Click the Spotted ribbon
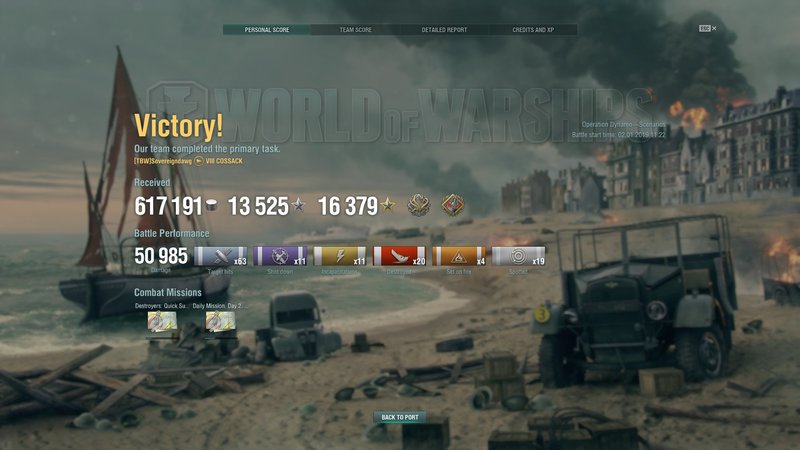Viewport: 800px width, 450px height. pyautogui.click(x=517, y=257)
